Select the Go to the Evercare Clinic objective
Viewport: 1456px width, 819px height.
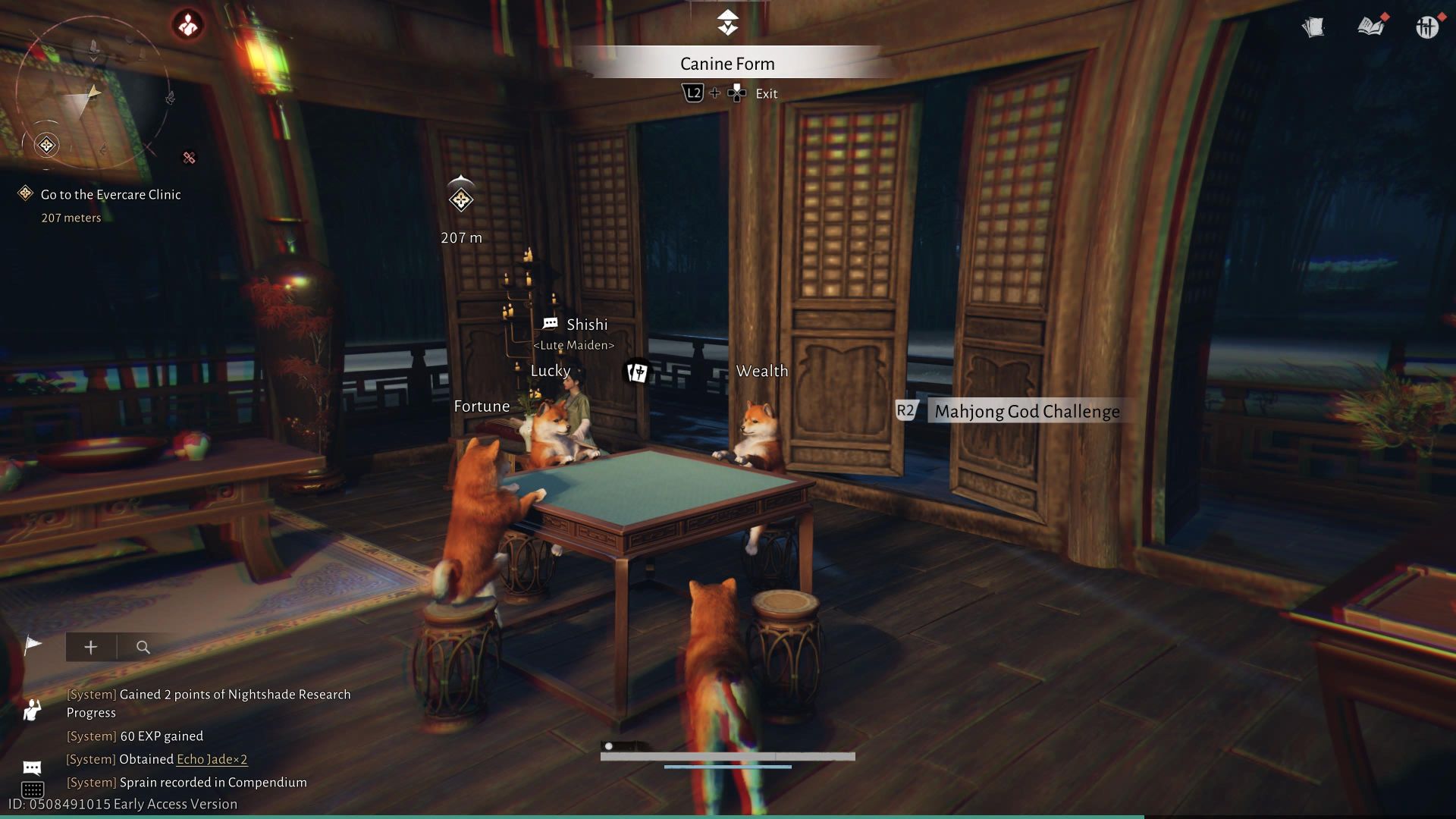coord(111,195)
